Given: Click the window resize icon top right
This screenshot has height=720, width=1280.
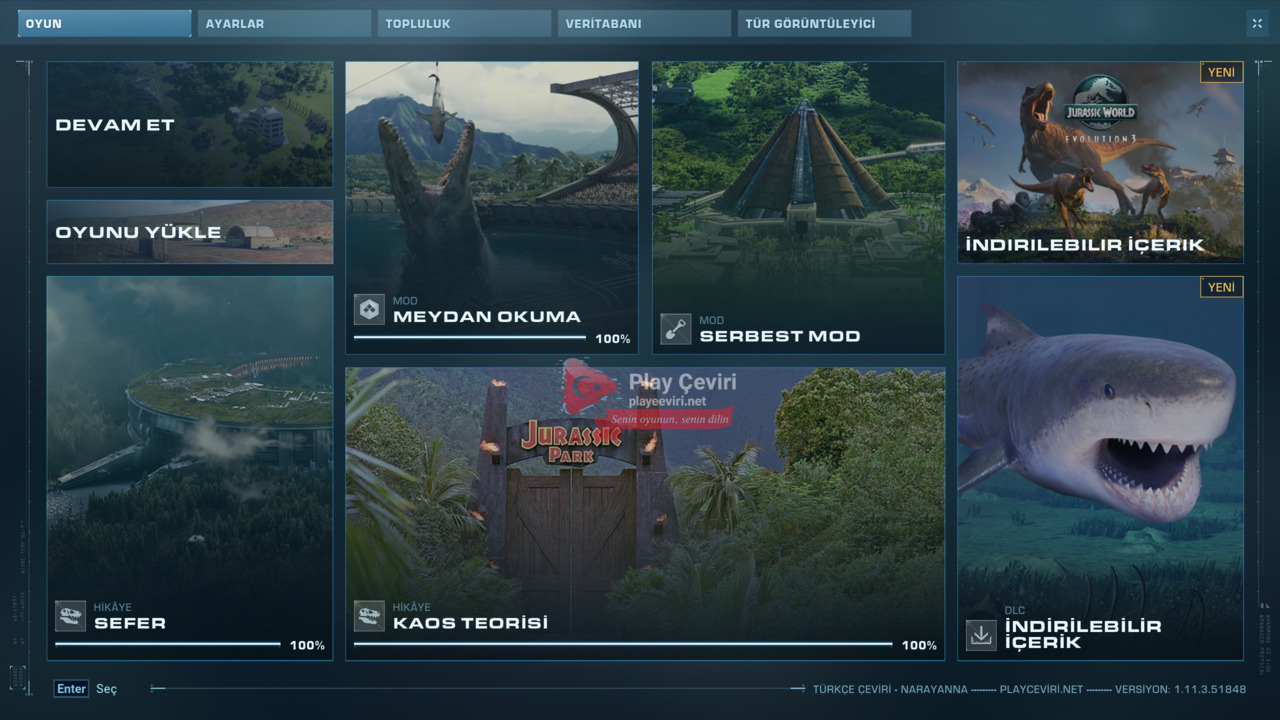Looking at the screenshot, I should 1256,23.
